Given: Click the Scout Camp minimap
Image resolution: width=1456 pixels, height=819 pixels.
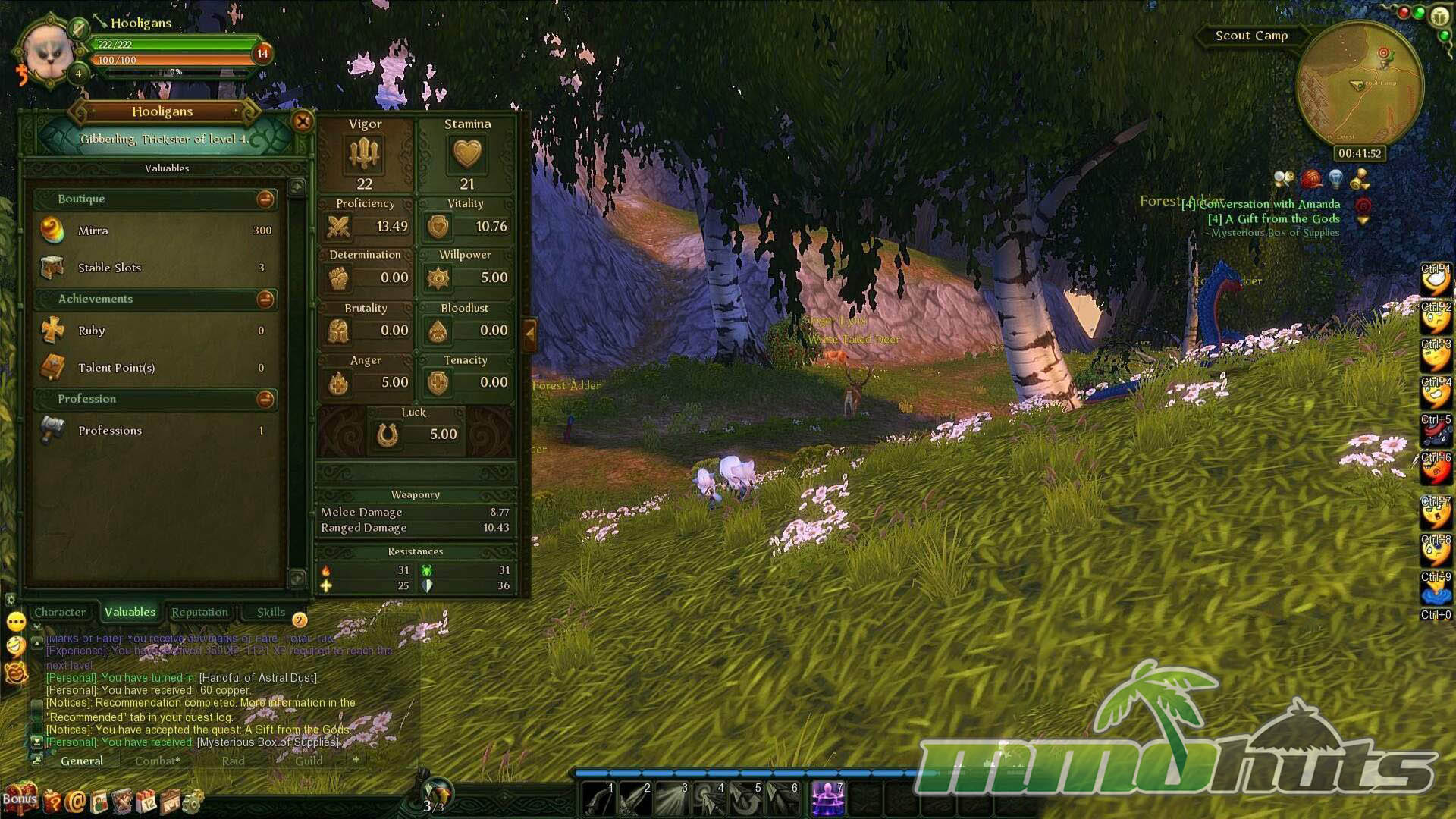Looking at the screenshot, I should tap(1359, 85).
